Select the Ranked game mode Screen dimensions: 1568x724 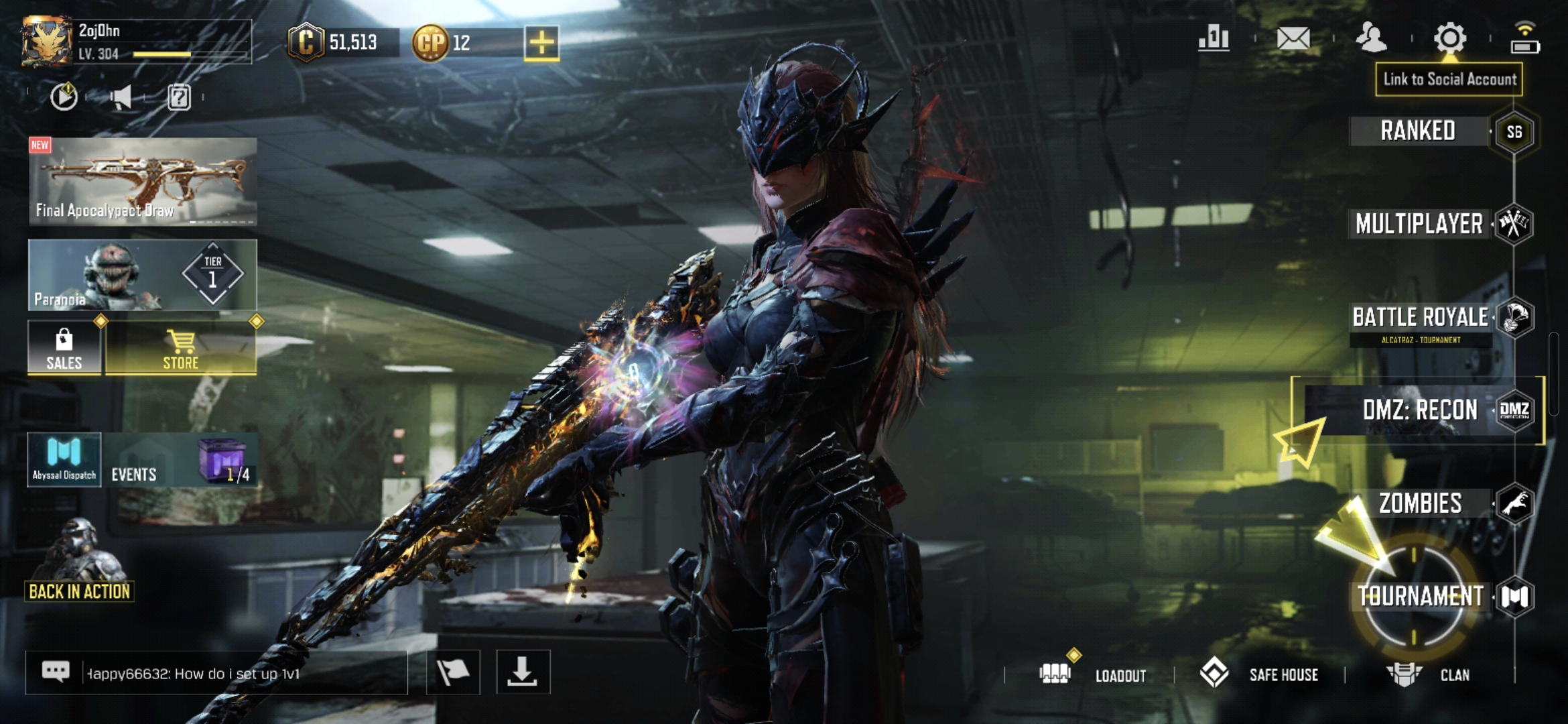pos(1418,131)
